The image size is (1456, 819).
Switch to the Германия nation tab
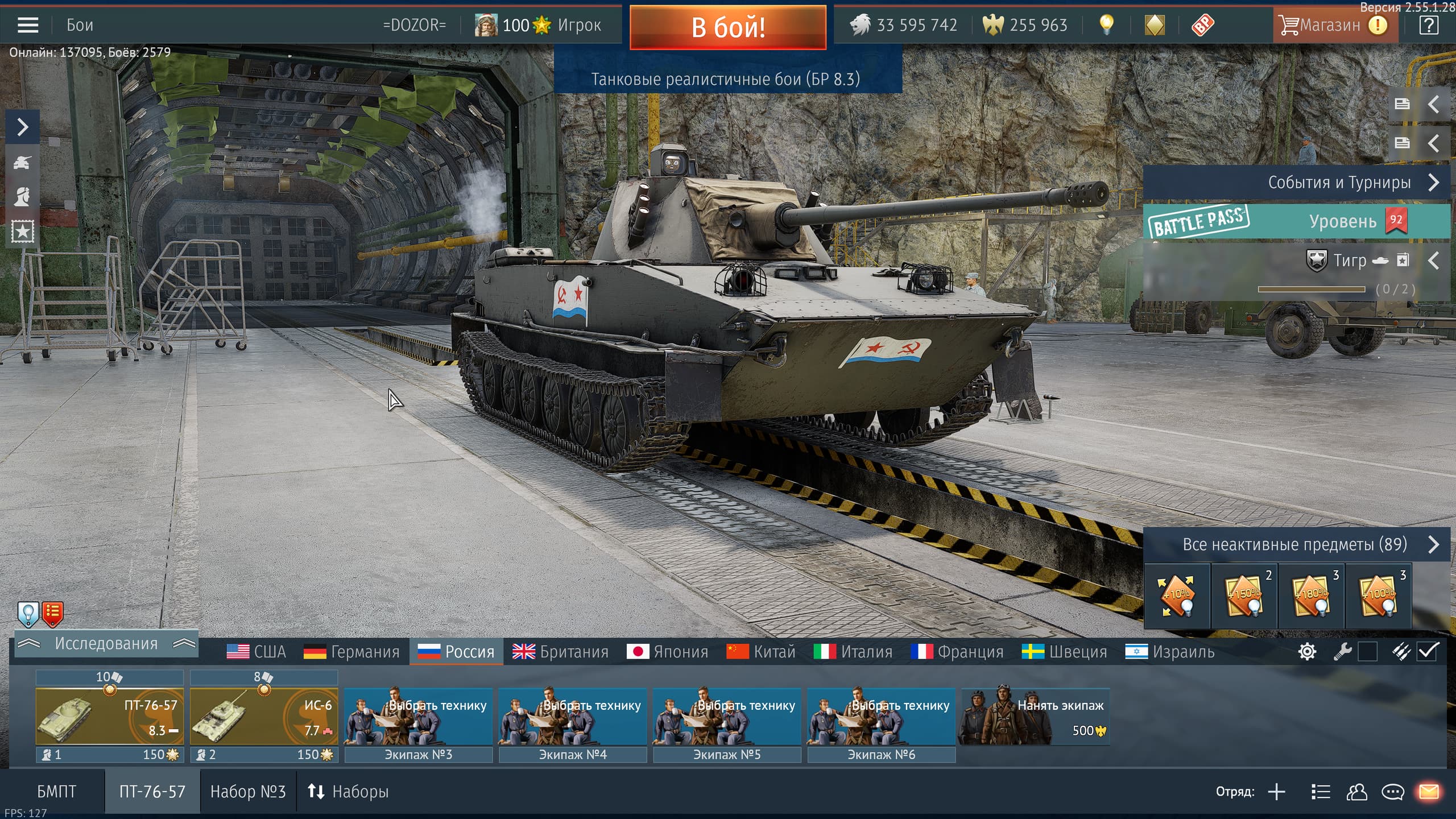pos(351,652)
